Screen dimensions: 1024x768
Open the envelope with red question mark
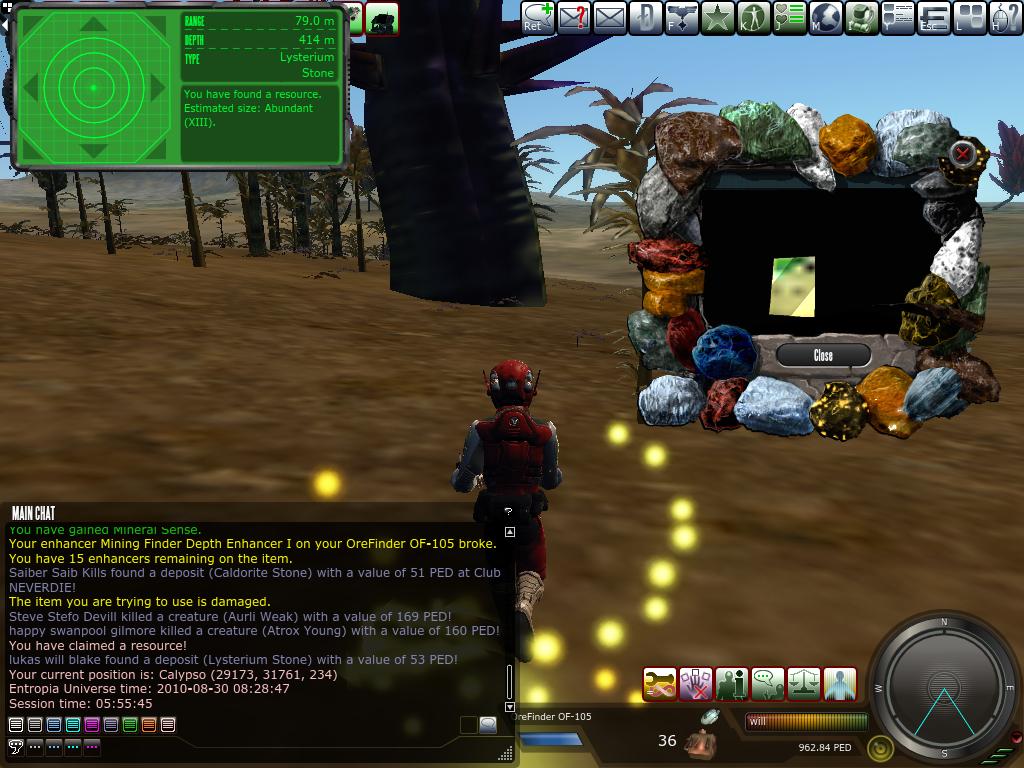(x=573, y=17)
